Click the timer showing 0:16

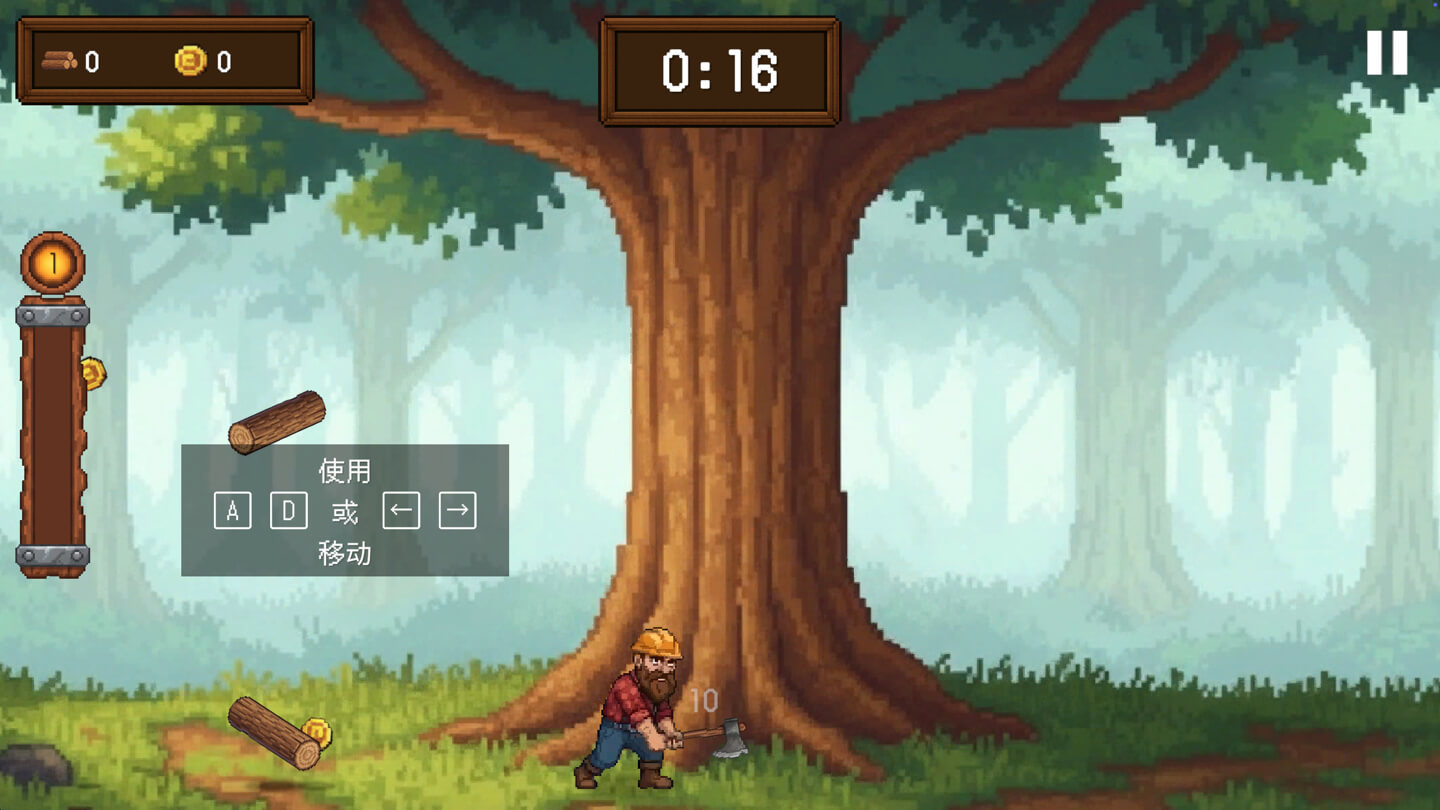[x=718, y=68]
